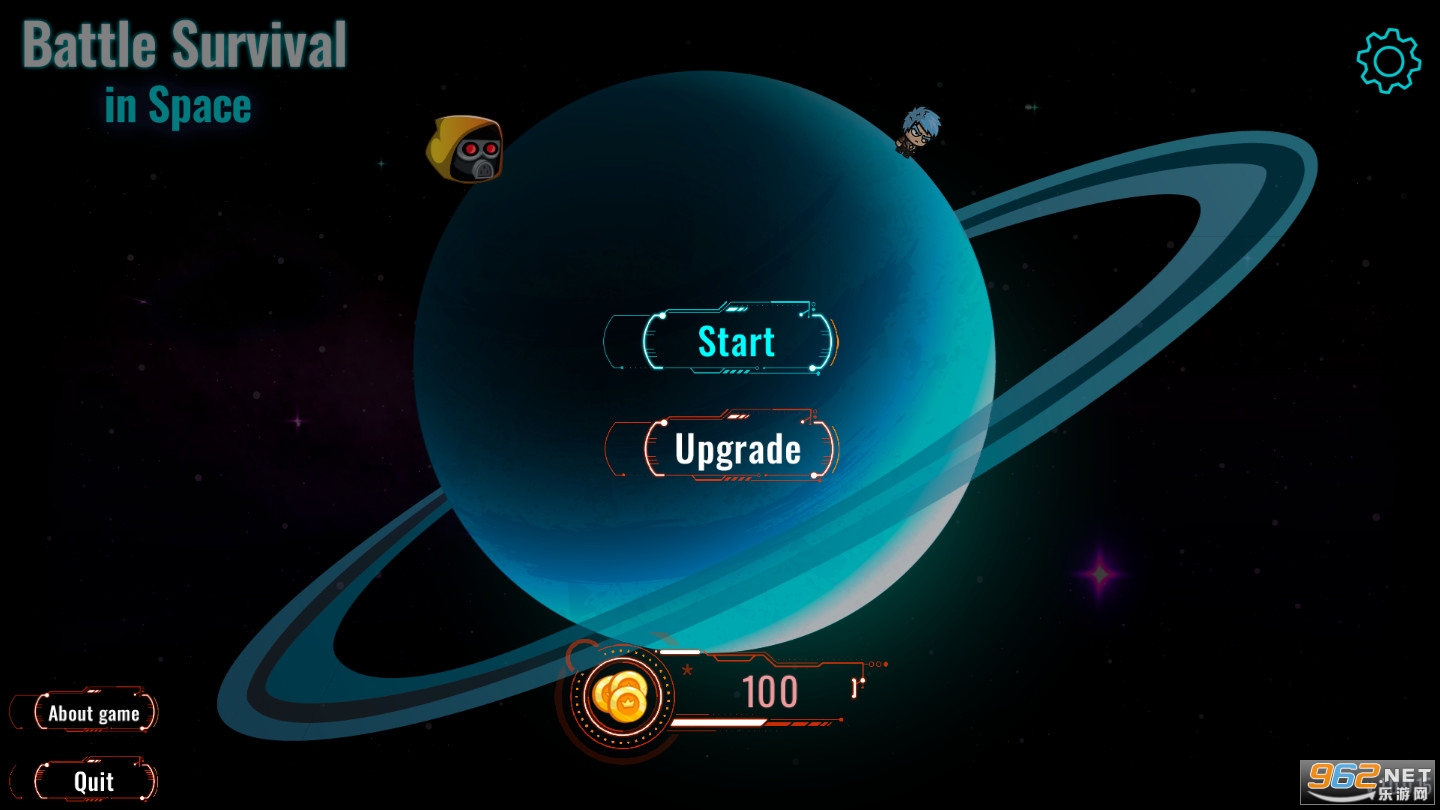Select the hooded gas-mask character
The height and width of the screenshot is (810, 1440).
[x=464, y=148]
